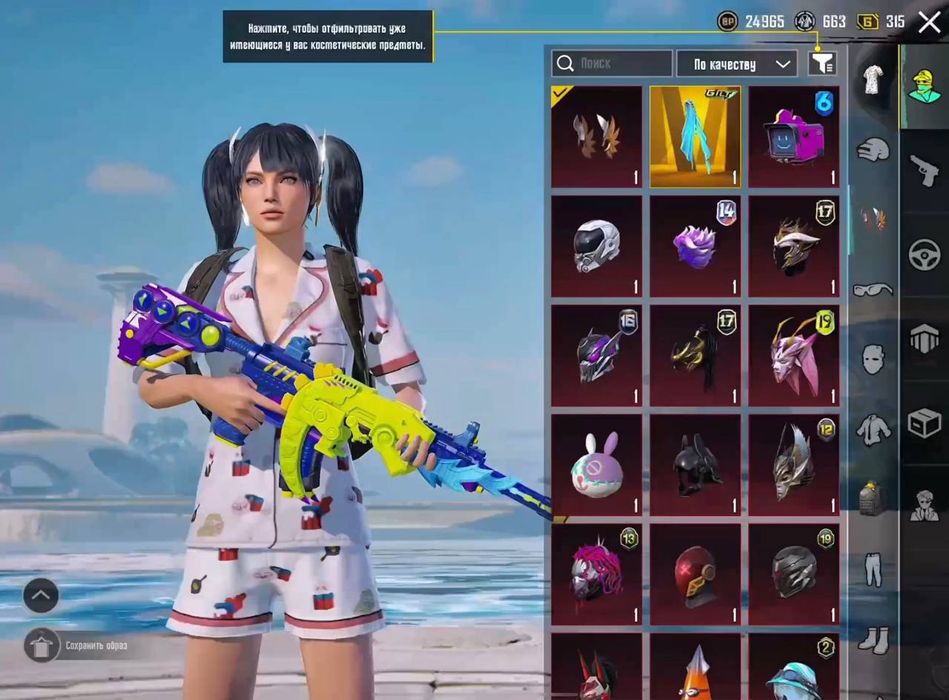The width and height of the screenshot is (949, 700).
Task: Select the blue hair item on gold background
Action: coord(695,137)
